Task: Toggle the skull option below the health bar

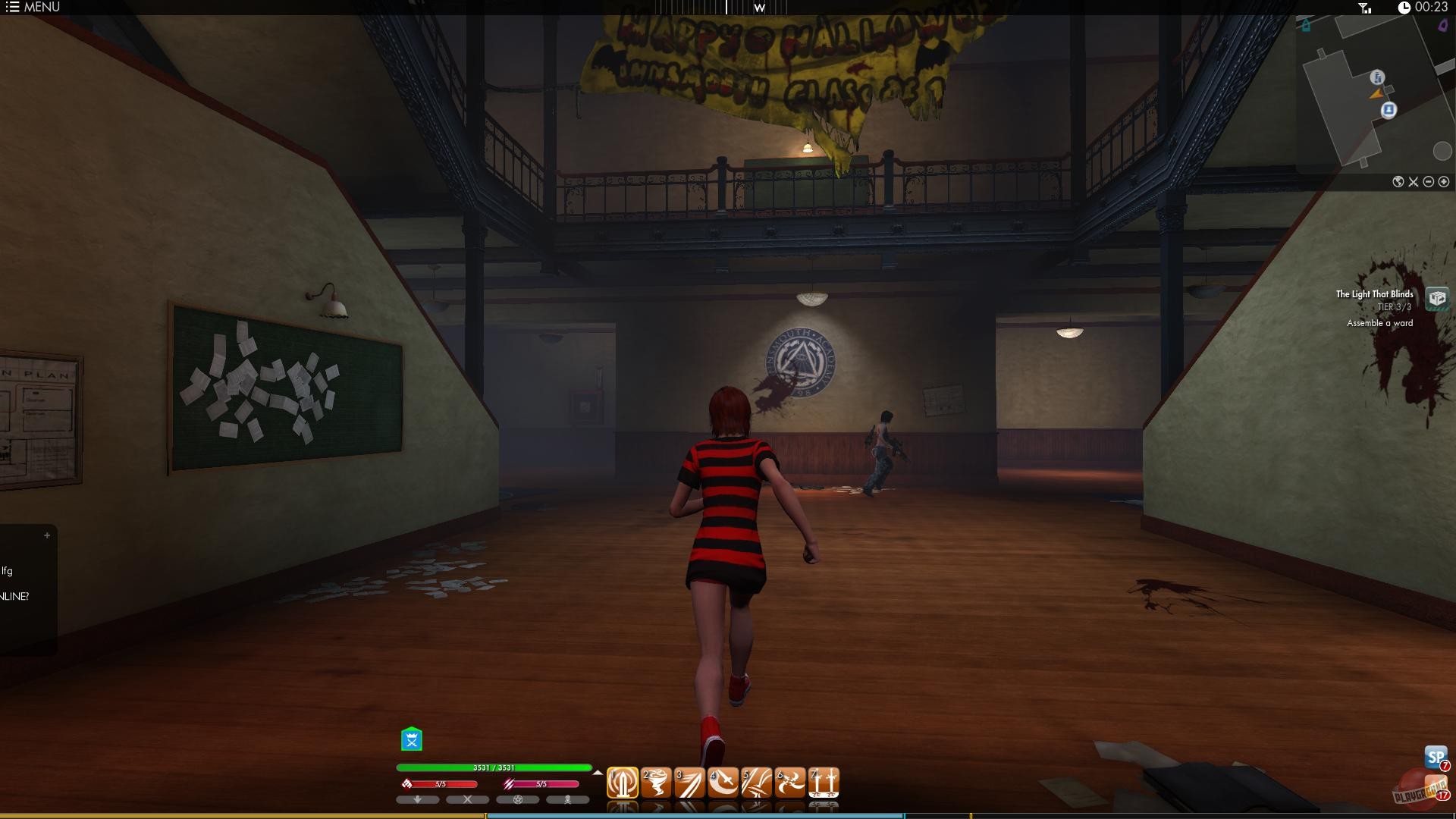Action: pos(568,799)
